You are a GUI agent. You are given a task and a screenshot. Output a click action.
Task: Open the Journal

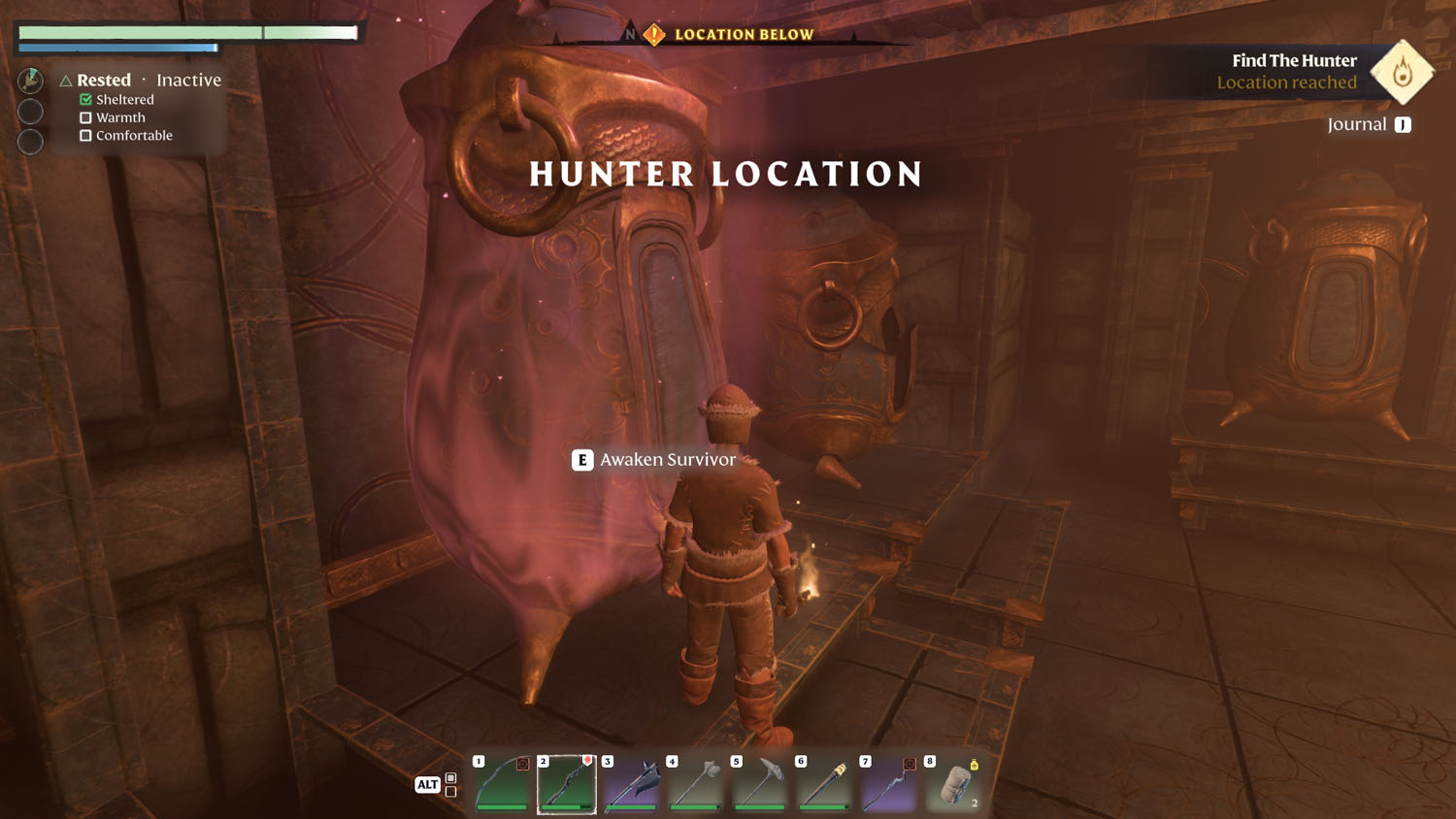click(x=1369, y=124)
